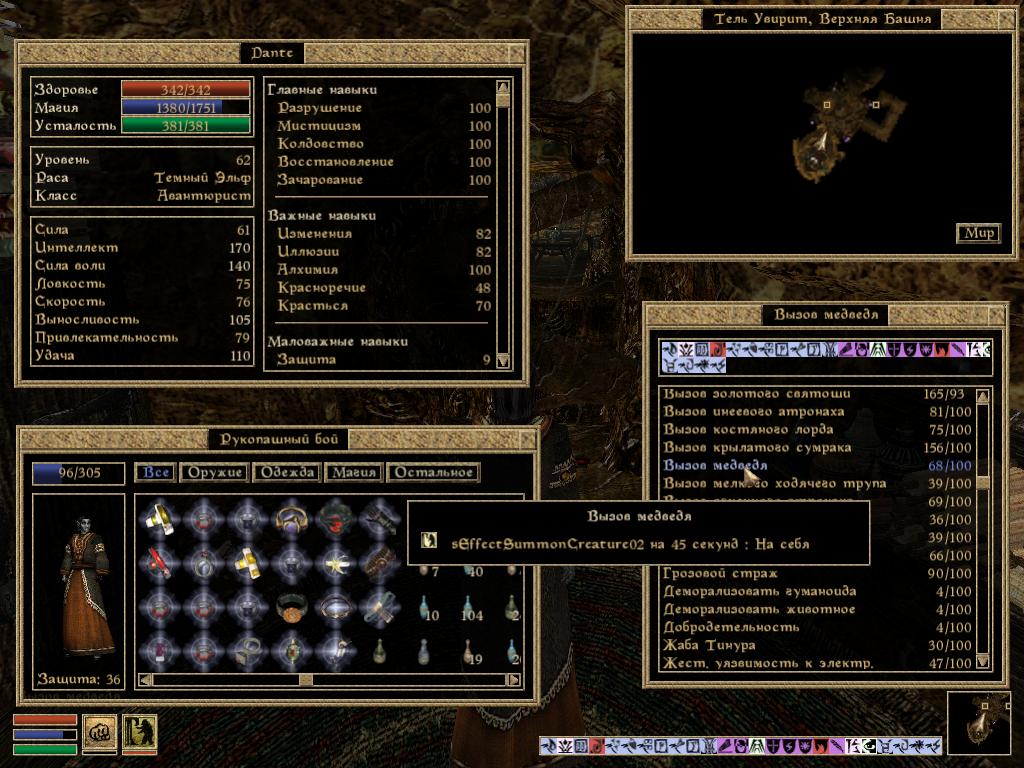Click the down arrow of the spell list scrollbar
1024x768 pixels.
point(983,661)
